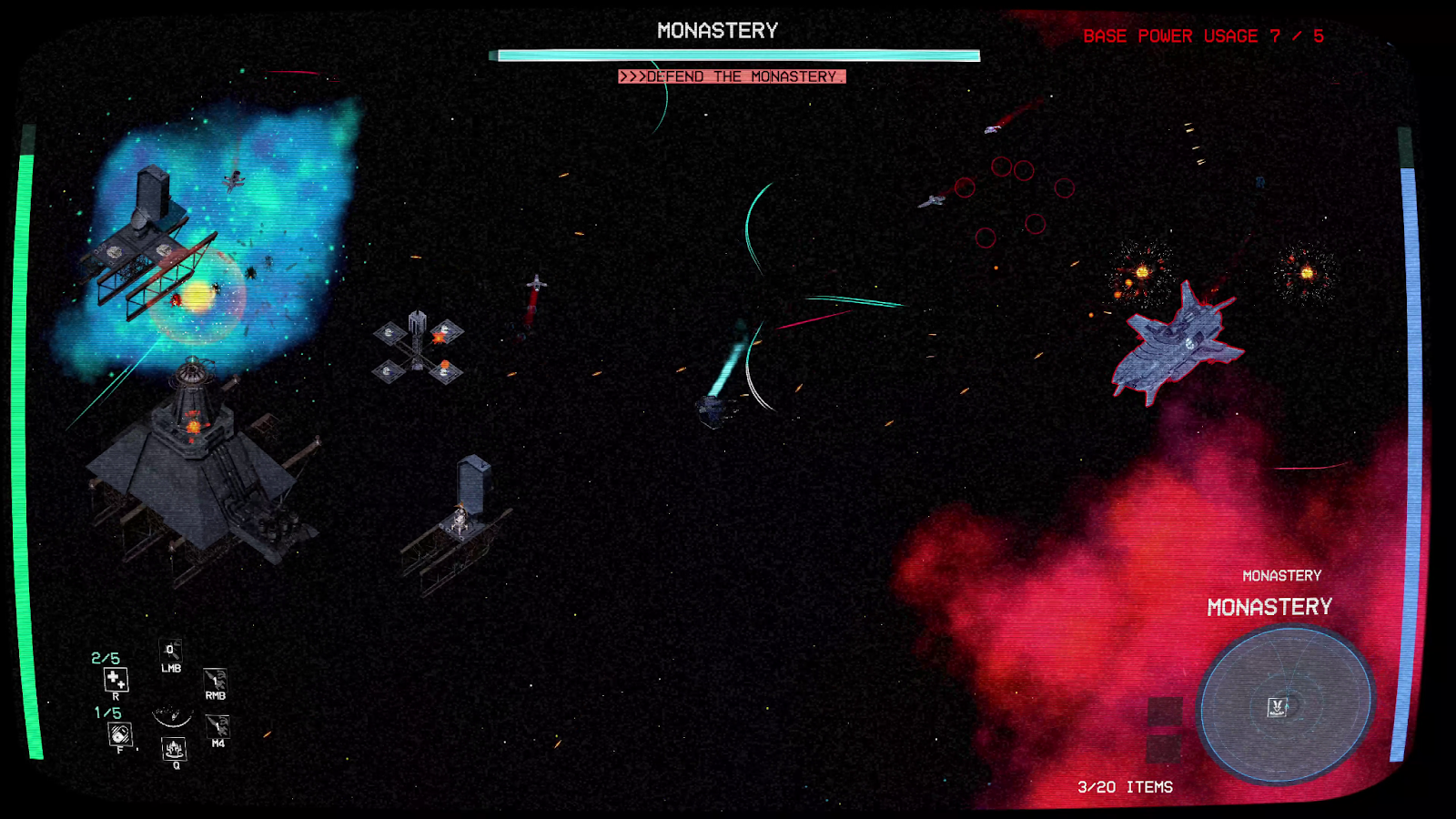Open the circular radar minimap
This screenshot has width=1456, height=819.
click(x=1285, y=703)
